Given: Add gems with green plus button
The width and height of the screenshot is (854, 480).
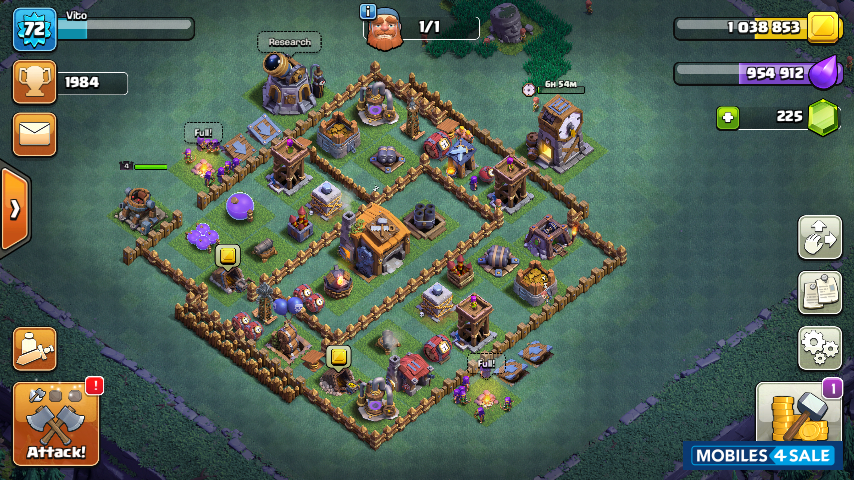Looking at the screenshot, I should (x=728, y=117).
